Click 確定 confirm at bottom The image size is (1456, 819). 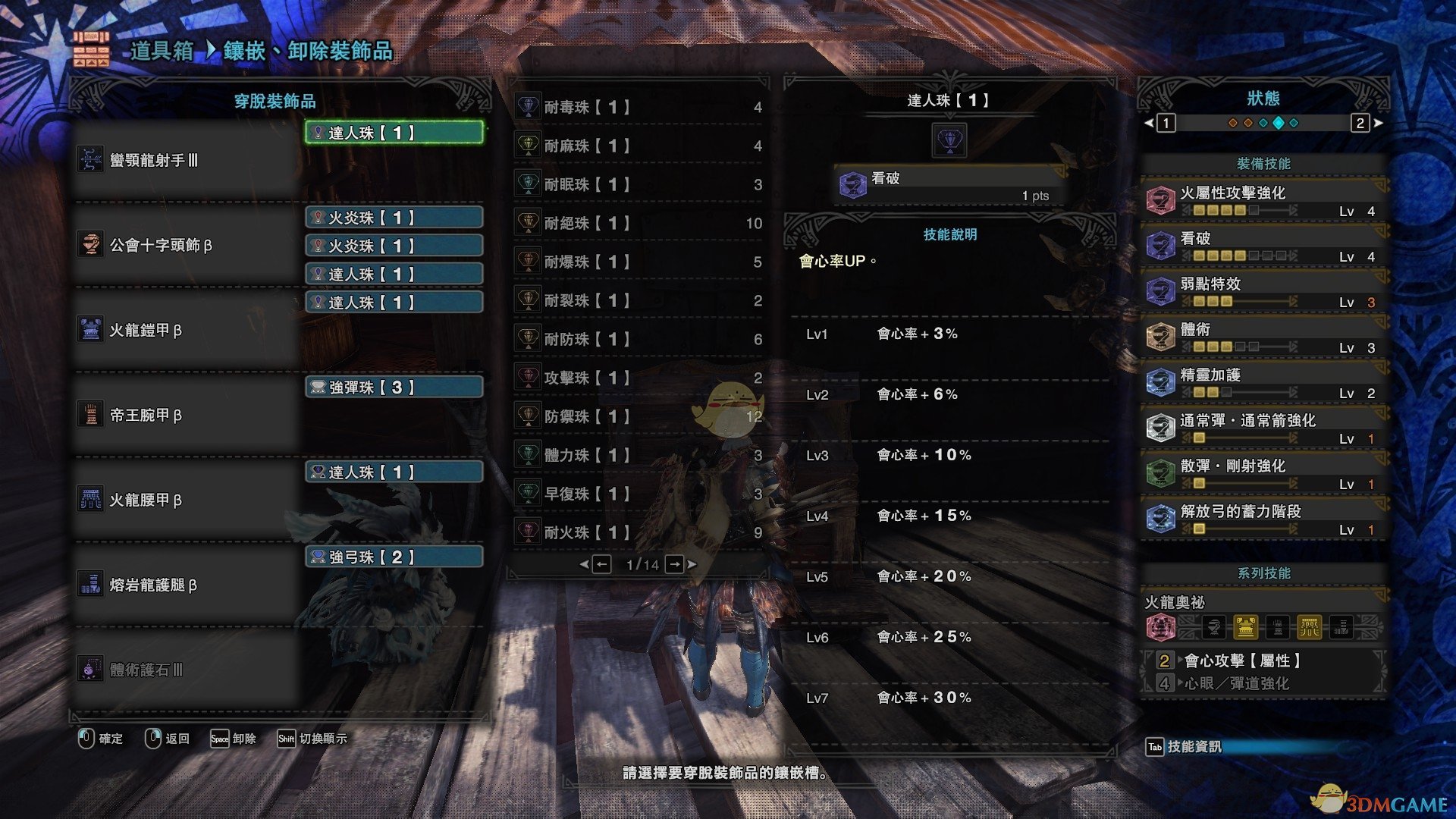[x=101, y=739]
